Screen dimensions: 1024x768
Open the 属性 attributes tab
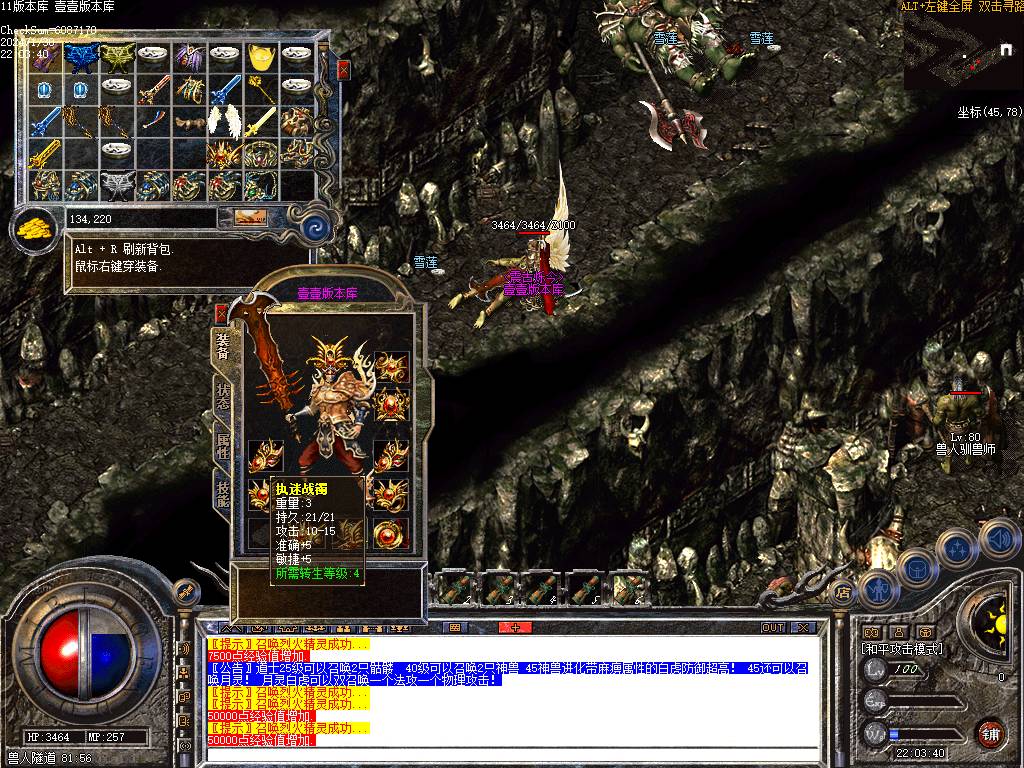[222, 445]
